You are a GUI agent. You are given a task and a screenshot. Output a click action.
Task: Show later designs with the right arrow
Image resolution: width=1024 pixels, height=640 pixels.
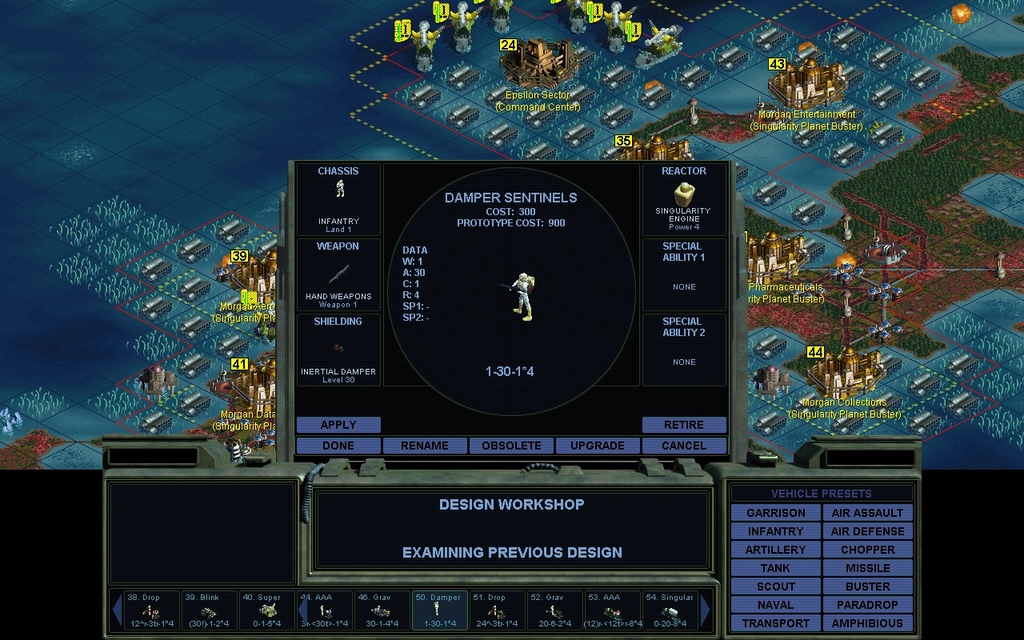(706, 609)
